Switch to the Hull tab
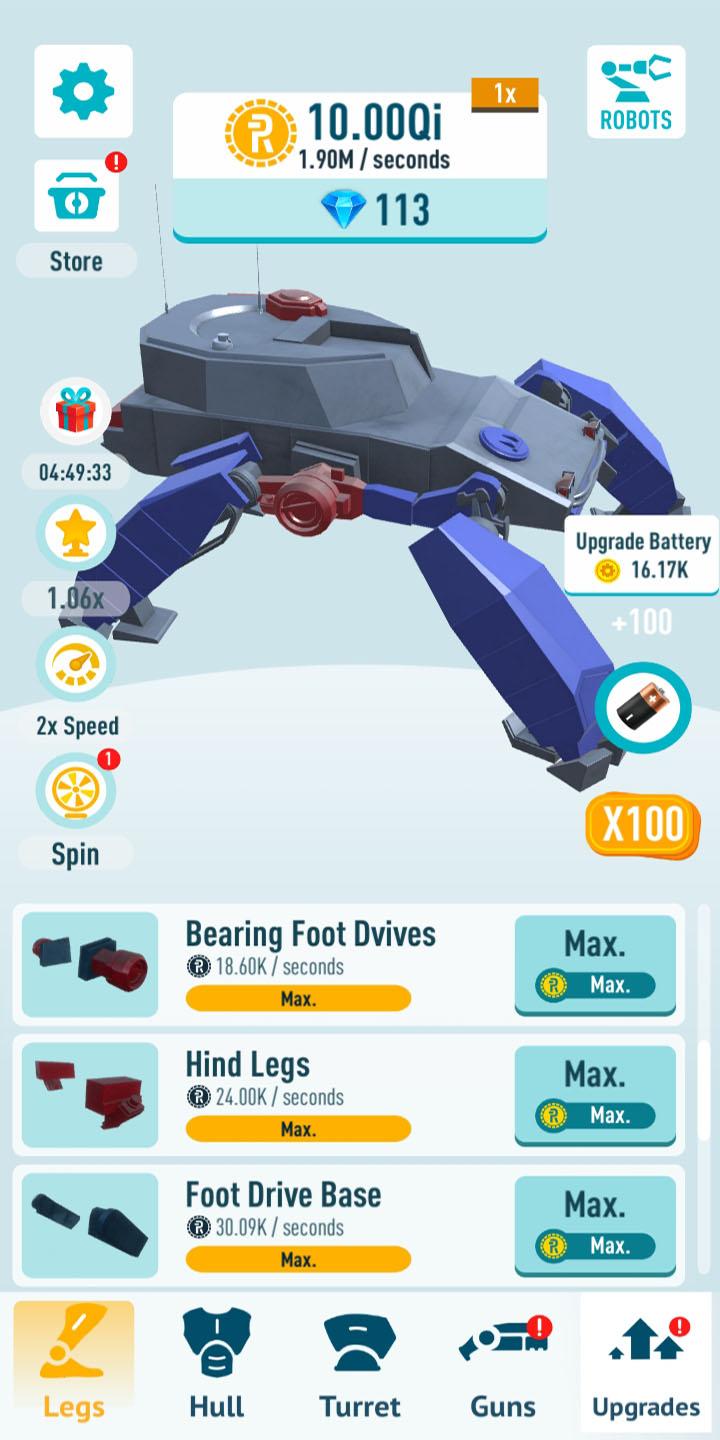Viewport: 720px width, 1440px height. tap(217, 1363)
